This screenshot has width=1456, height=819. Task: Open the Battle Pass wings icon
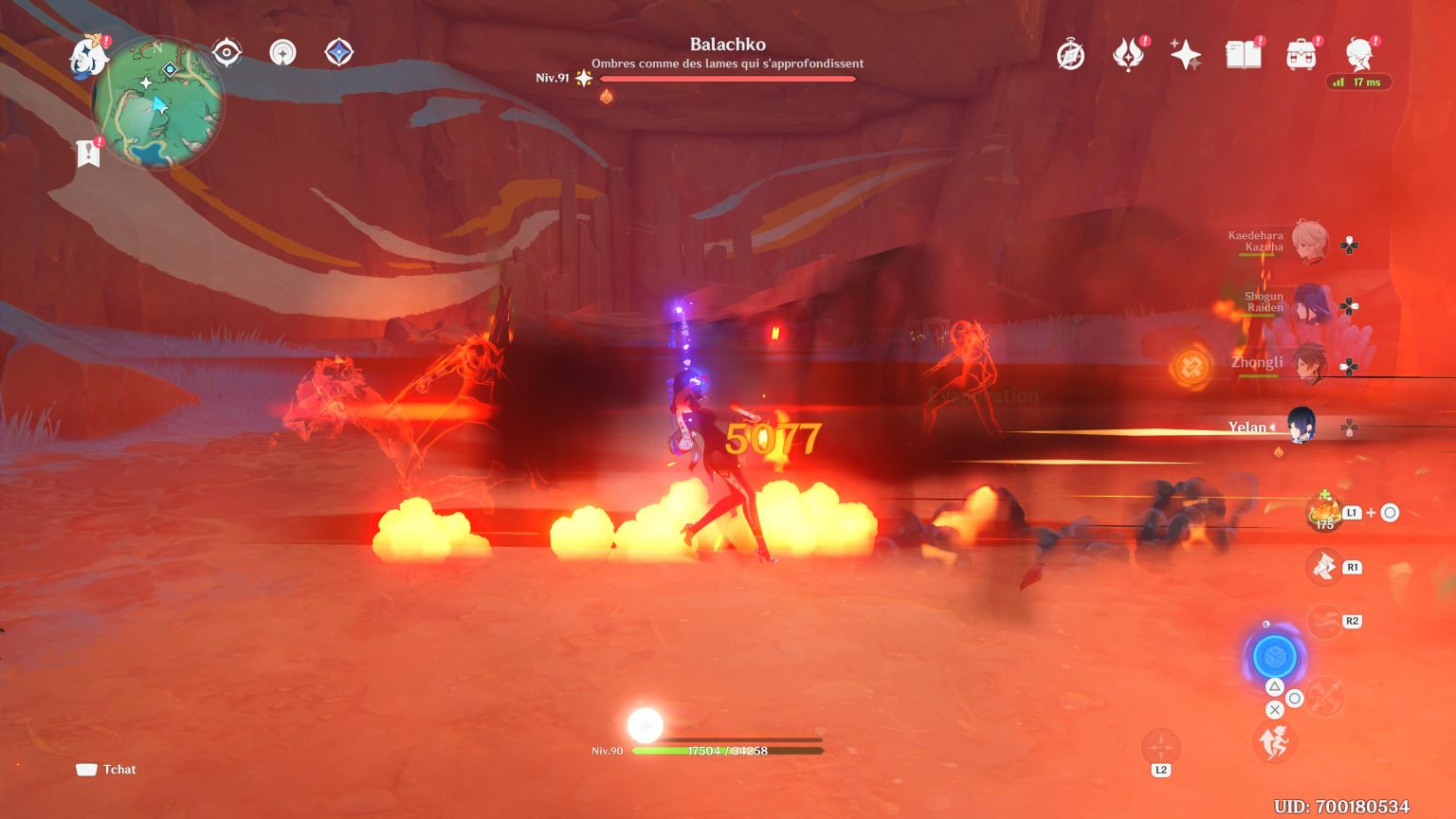point(1128,55)
